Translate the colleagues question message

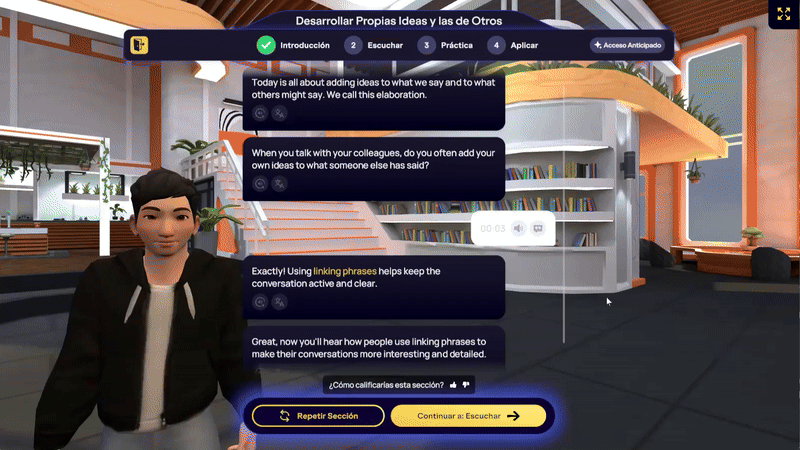(279, 184)
